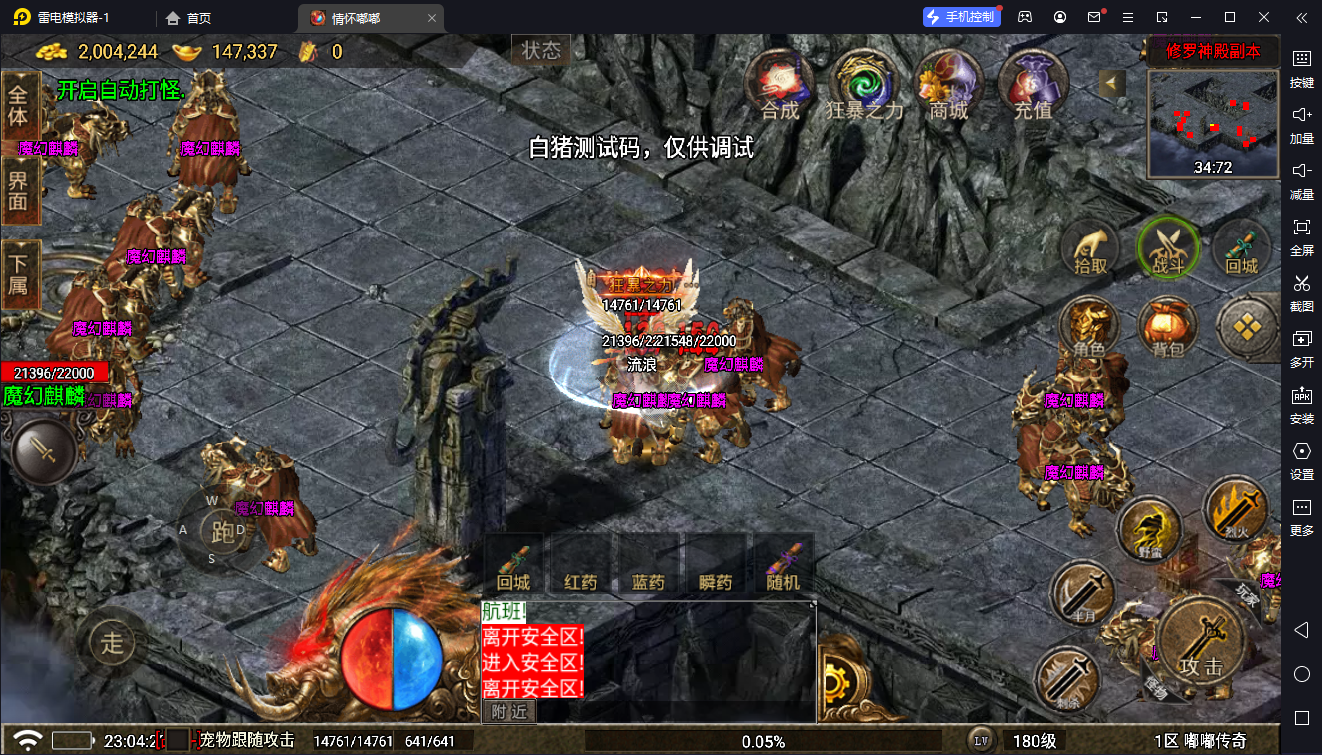The width and height of the screenshot is (1322, 755).
Task: Open the 合成 crafting menu
Action: coord(780,83)
